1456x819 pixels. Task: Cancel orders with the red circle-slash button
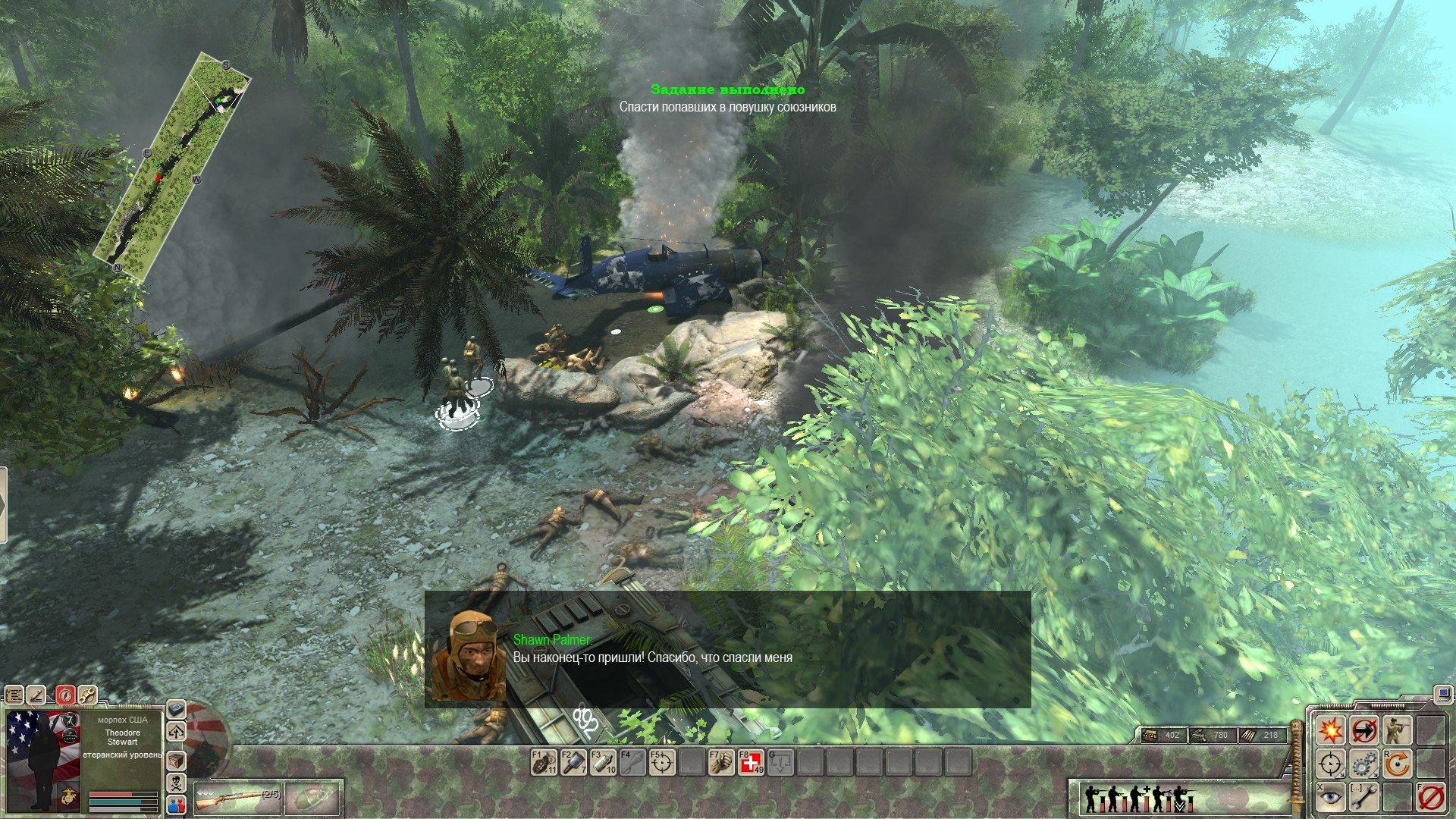coord(1429,797)
